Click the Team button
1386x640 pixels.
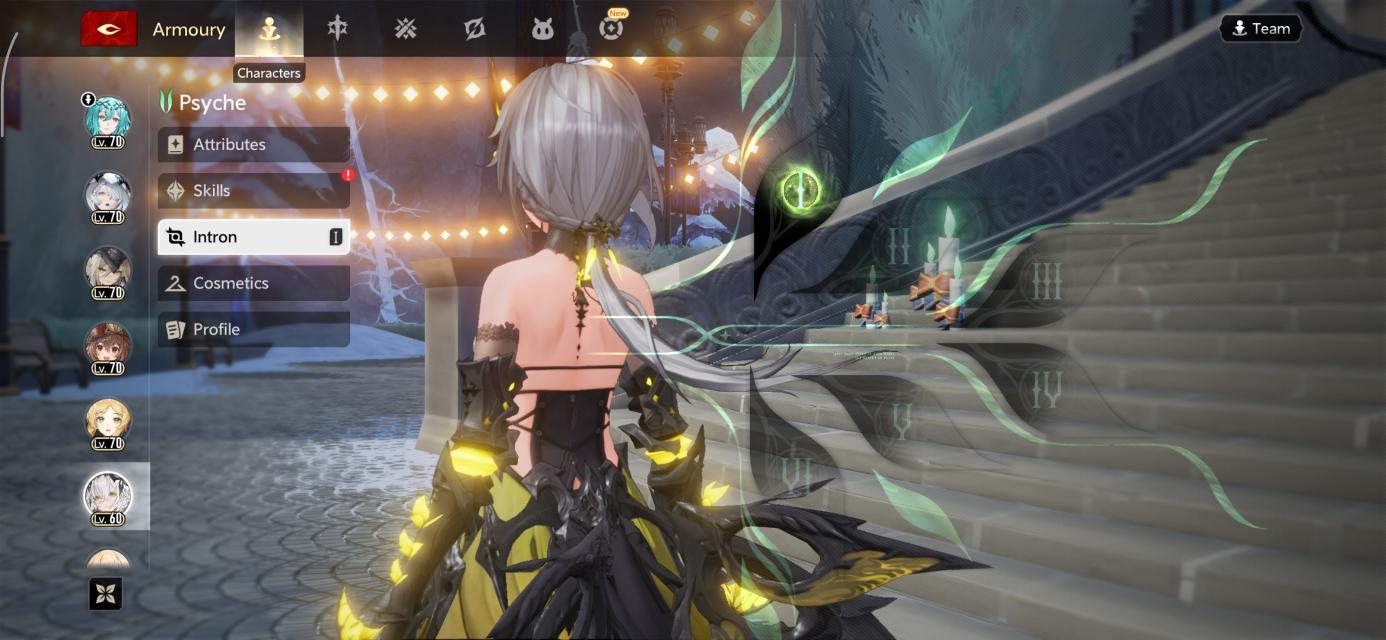(1260, 28)
